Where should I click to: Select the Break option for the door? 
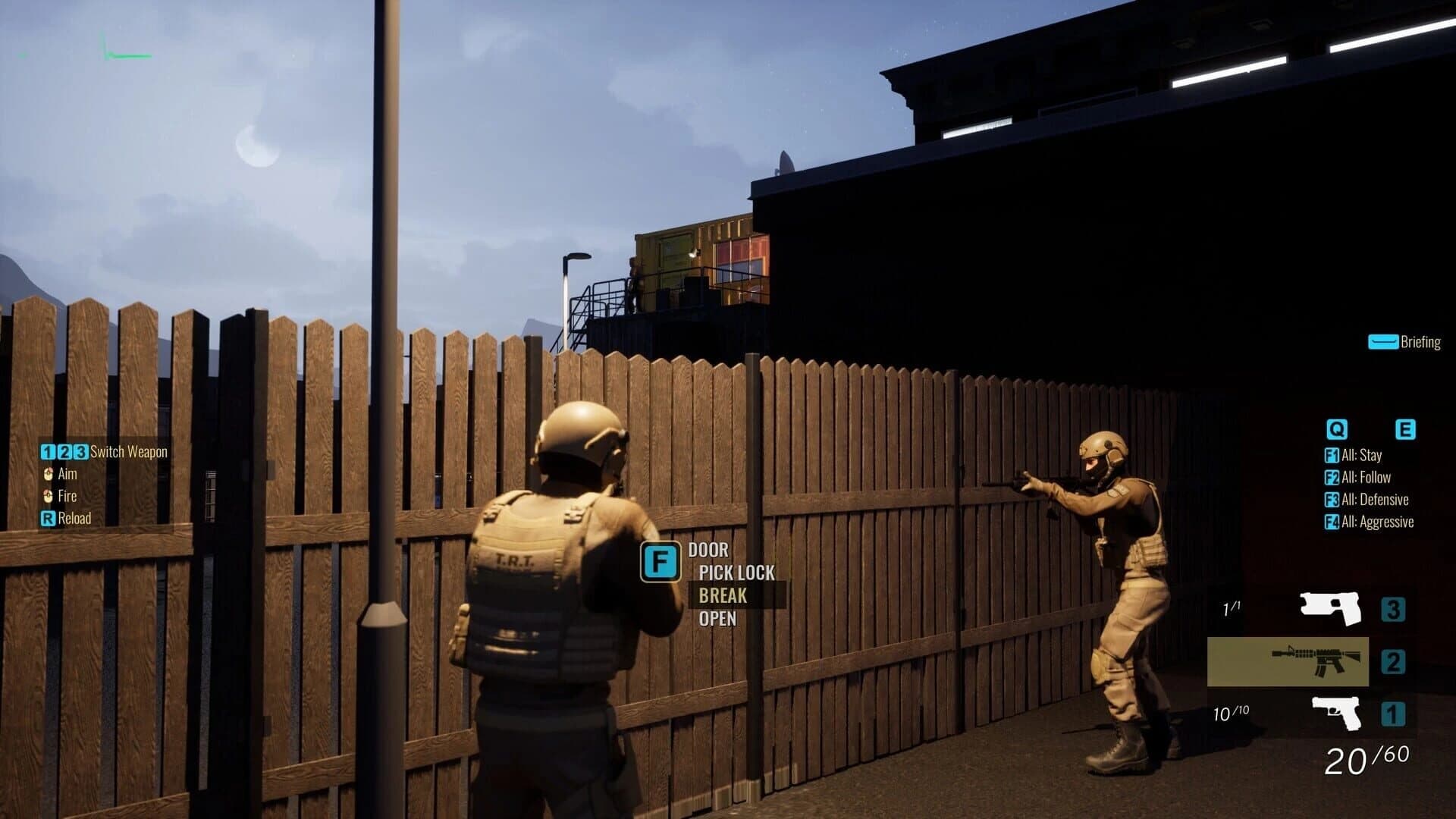pyautogui.click(x=722, y=596)
